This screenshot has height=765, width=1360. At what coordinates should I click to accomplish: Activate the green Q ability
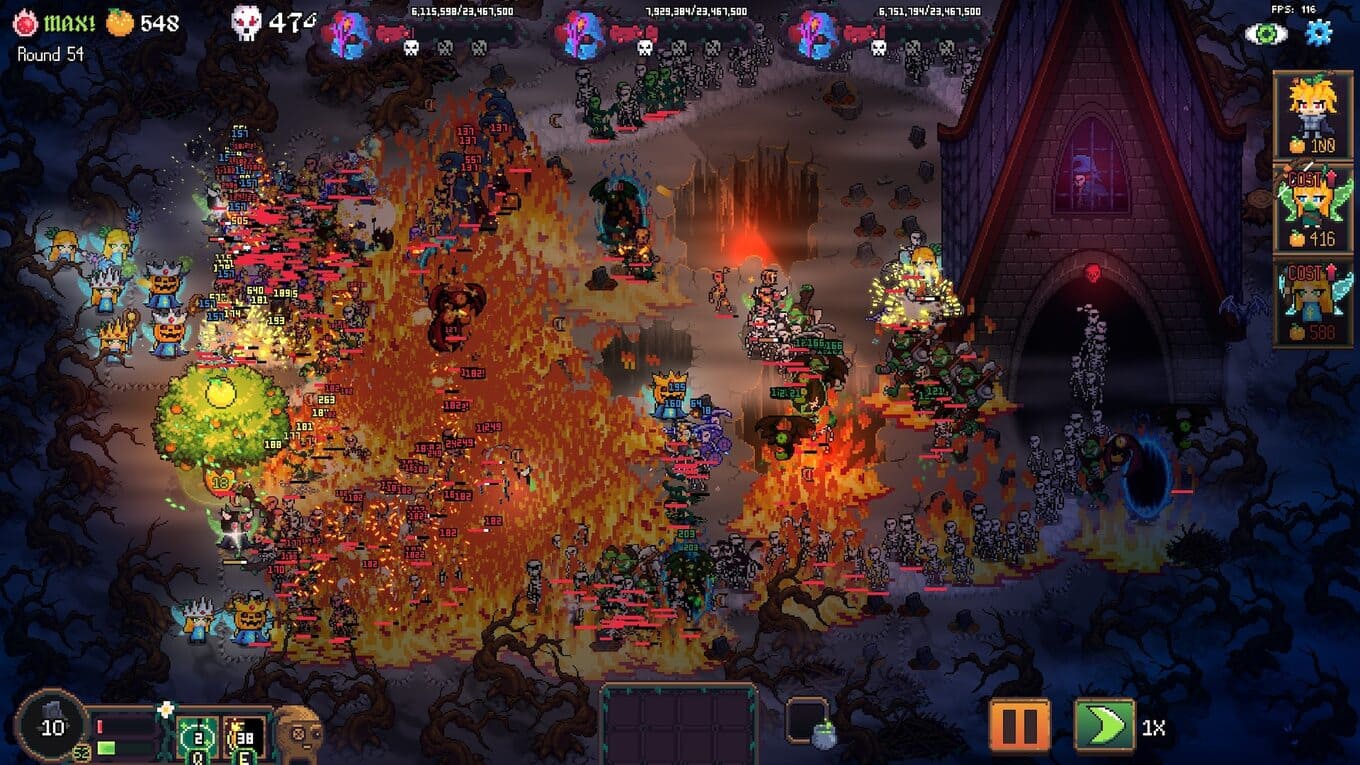(x=197, y=739)
